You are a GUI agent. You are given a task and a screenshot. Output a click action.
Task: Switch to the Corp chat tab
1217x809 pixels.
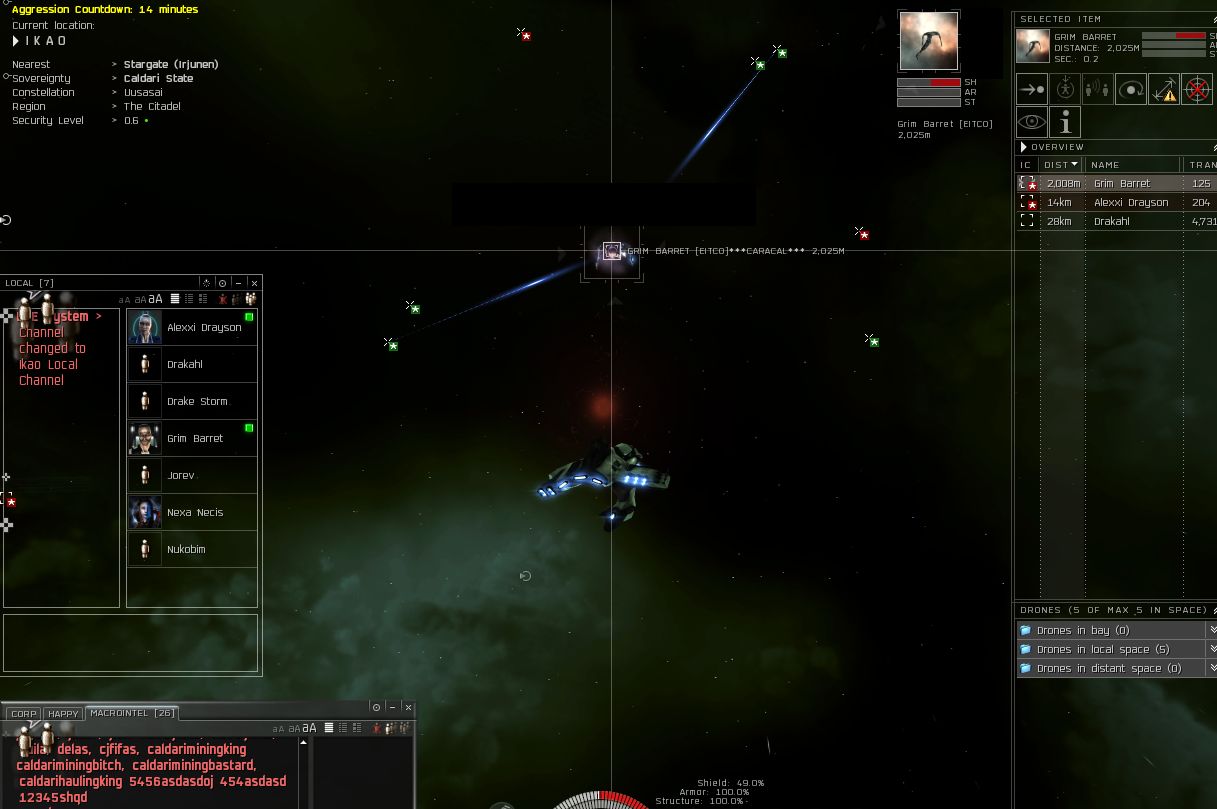pyautogui.click(x=24, y=714)
